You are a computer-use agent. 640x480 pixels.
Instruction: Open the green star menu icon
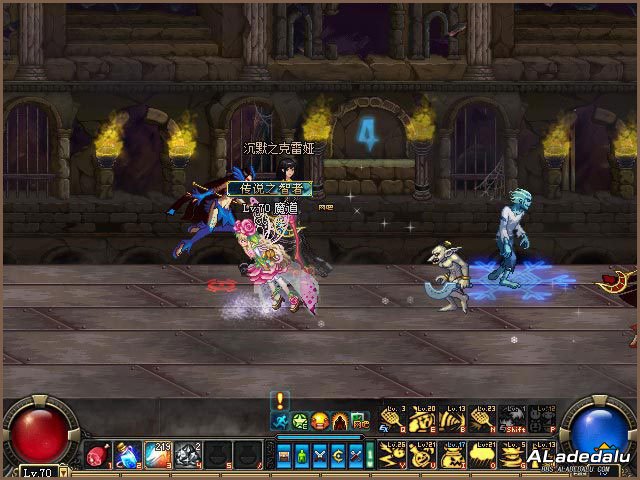pyautogui.click(x=300, y=421)
